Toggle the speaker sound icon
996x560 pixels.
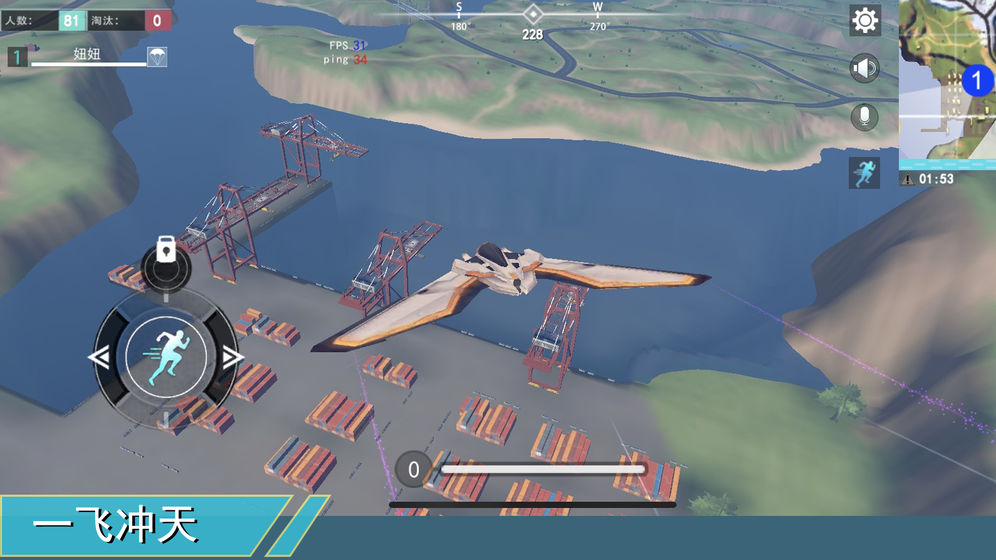click(865, 68)
